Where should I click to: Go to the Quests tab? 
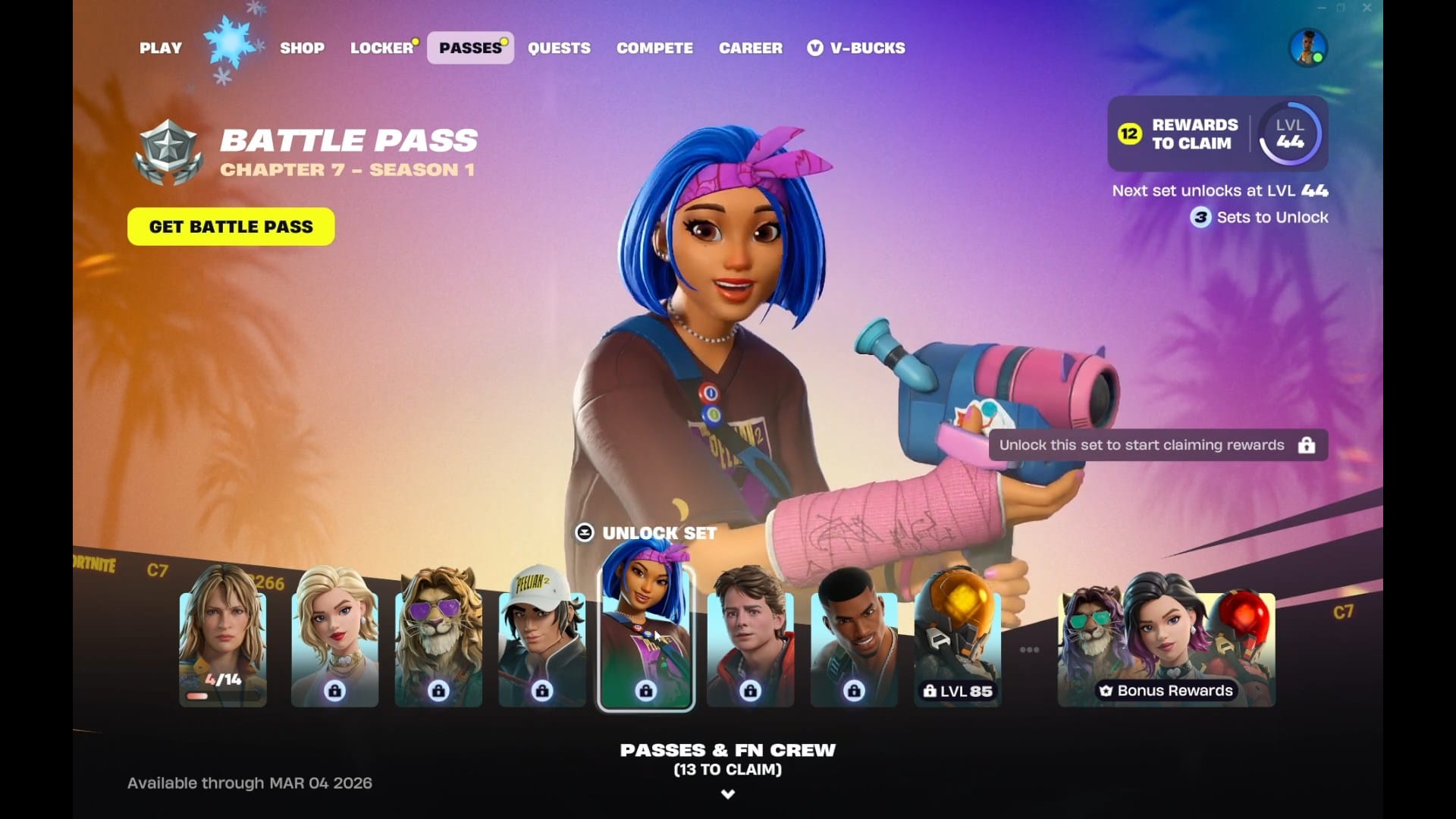pyautogui.click(x=559, y=48)
